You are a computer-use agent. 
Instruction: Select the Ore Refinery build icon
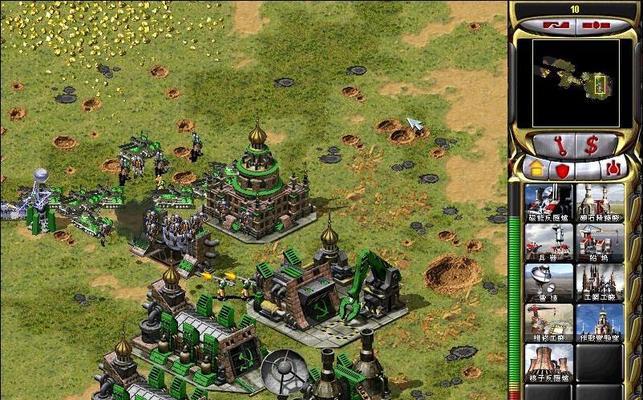tap(600, 201)
